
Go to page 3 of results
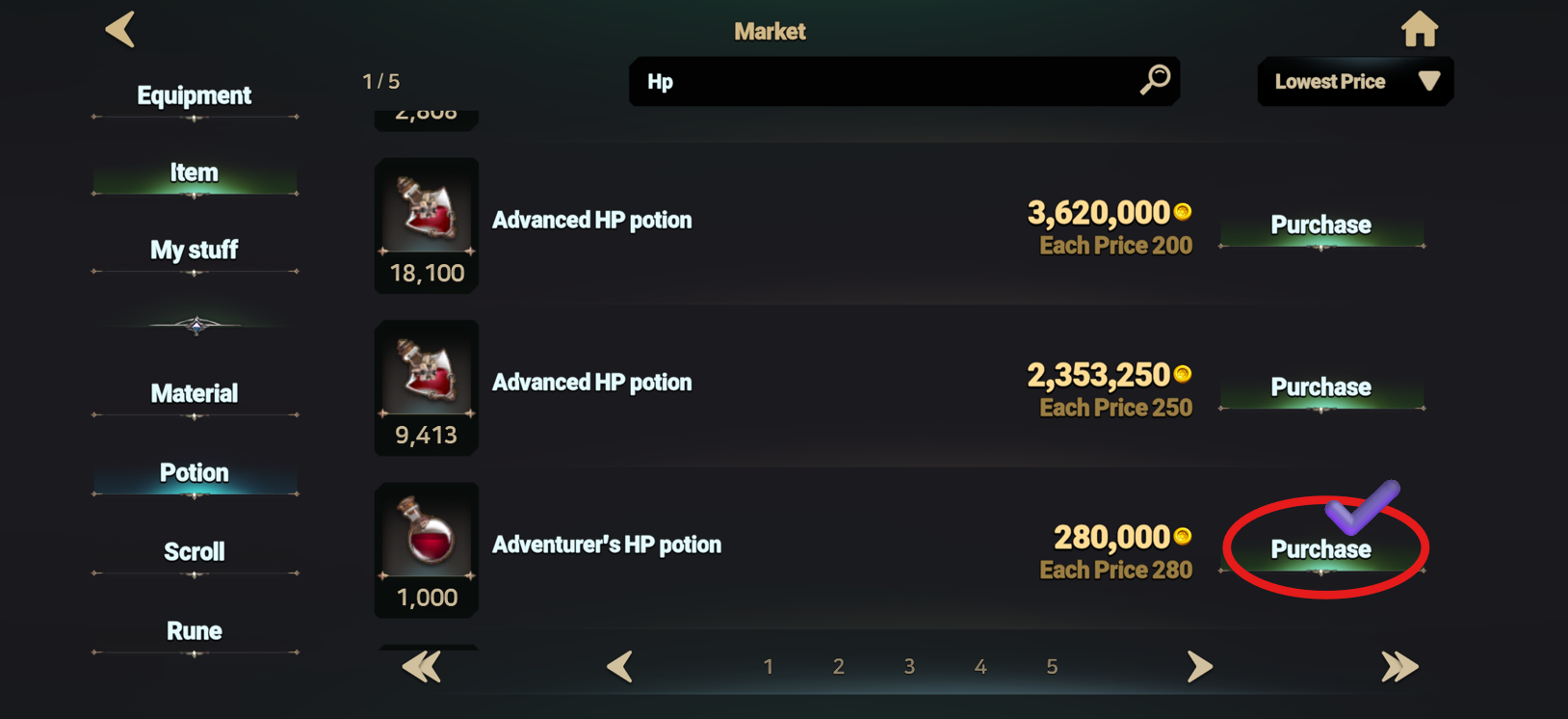909,667
